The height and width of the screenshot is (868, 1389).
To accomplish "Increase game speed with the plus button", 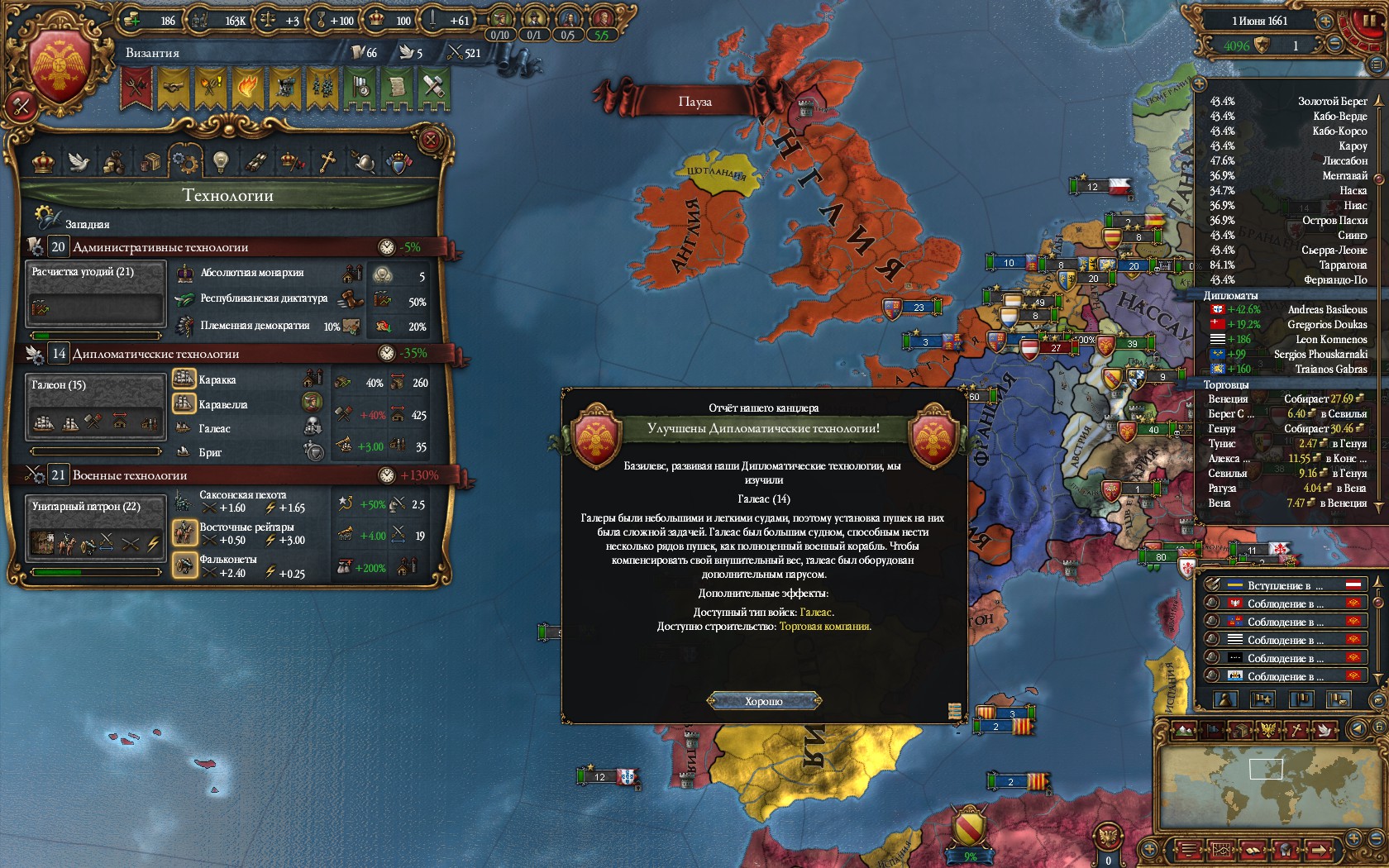I will [1325, 21].
